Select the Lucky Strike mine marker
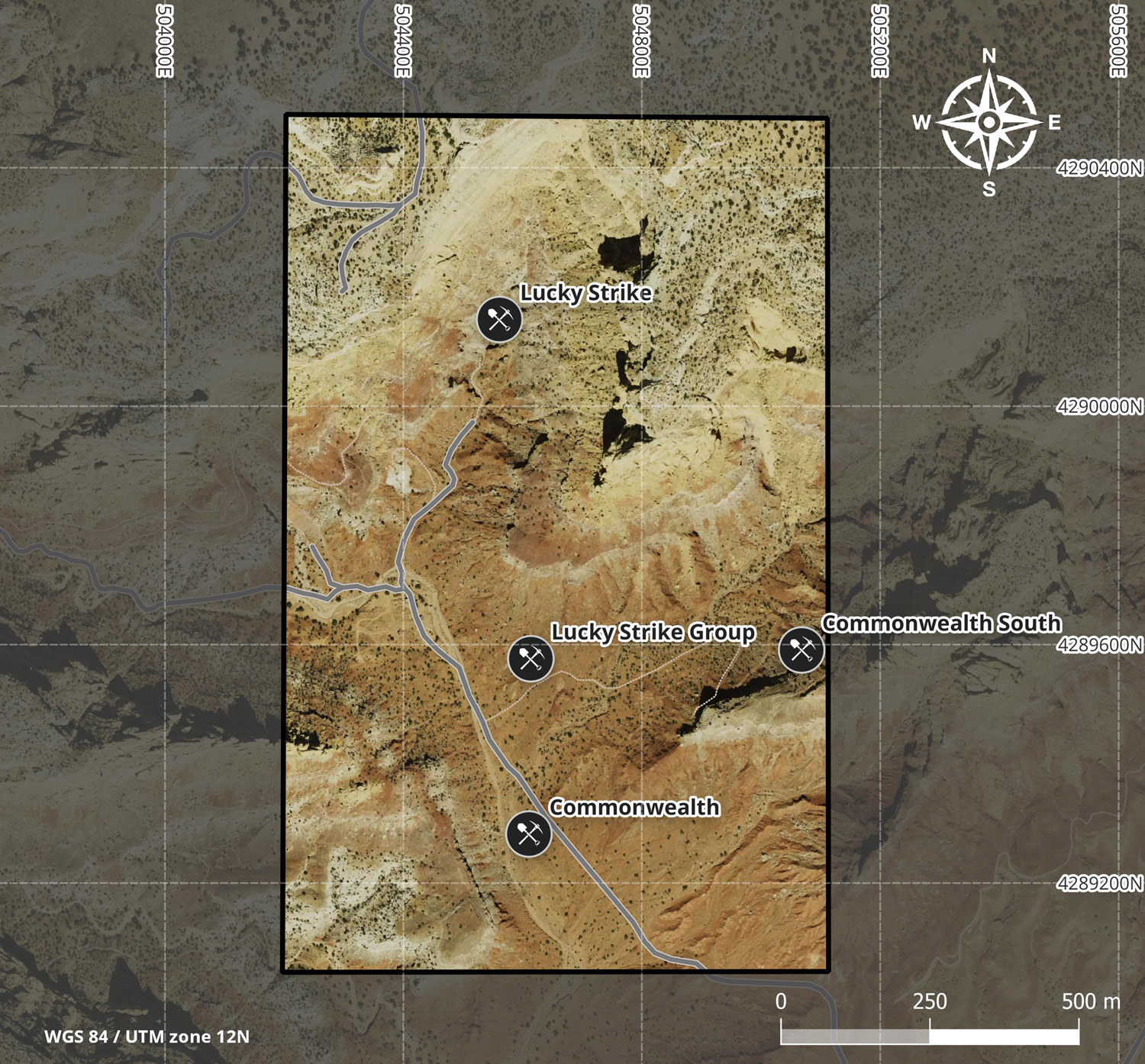 [x=499, y=319]
